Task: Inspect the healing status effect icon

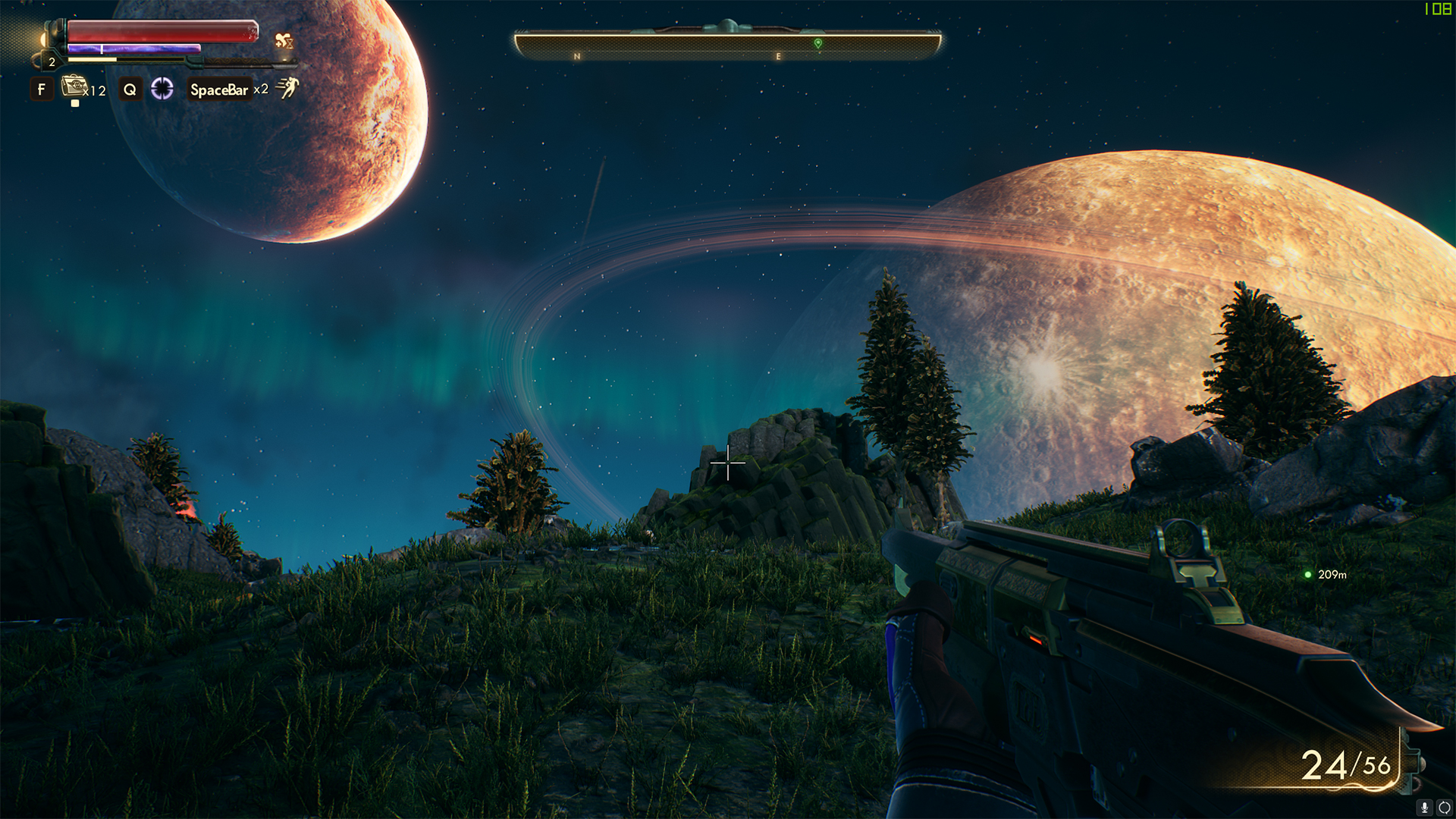Action: click(284, 41)
